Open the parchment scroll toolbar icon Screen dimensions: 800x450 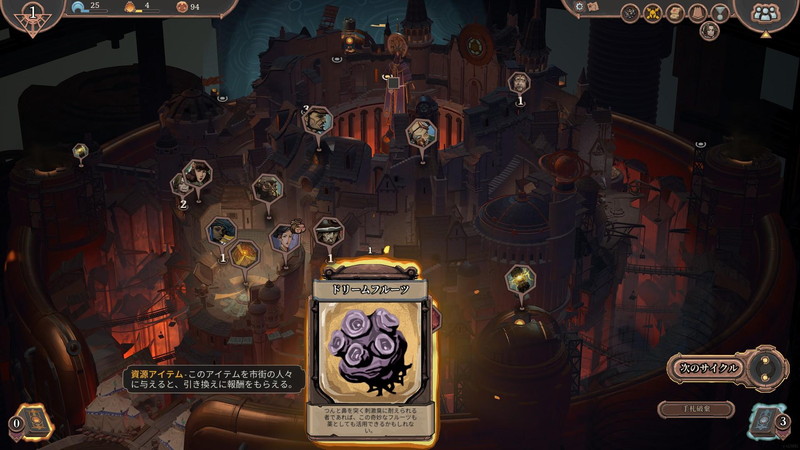click(x=675, y=13)
